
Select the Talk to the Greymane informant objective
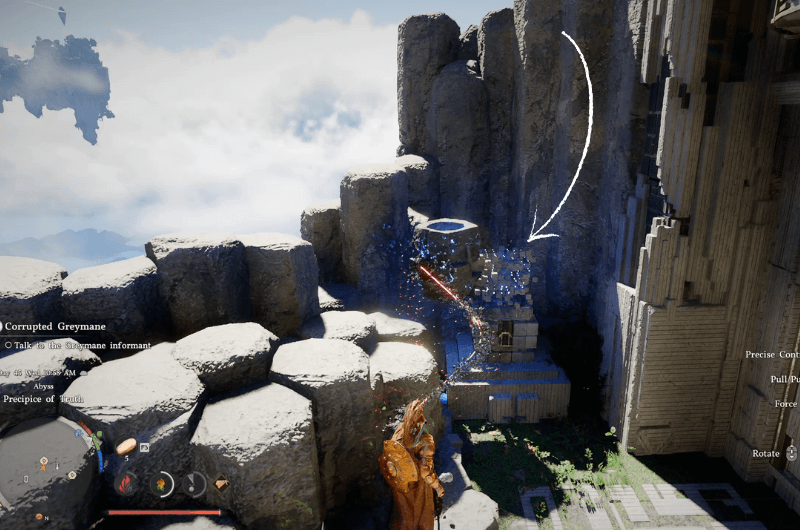(x=78, y=345)
